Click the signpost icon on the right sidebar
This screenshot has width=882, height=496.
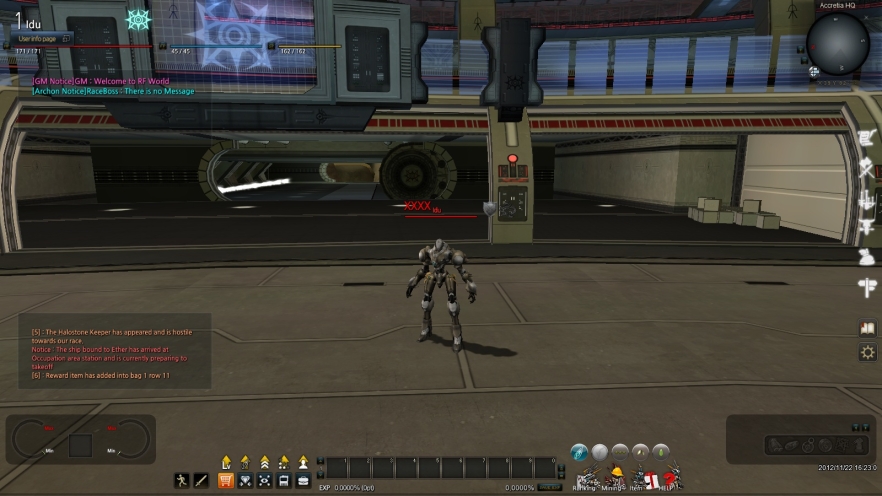pyautogui.click(x=866, y=288)
